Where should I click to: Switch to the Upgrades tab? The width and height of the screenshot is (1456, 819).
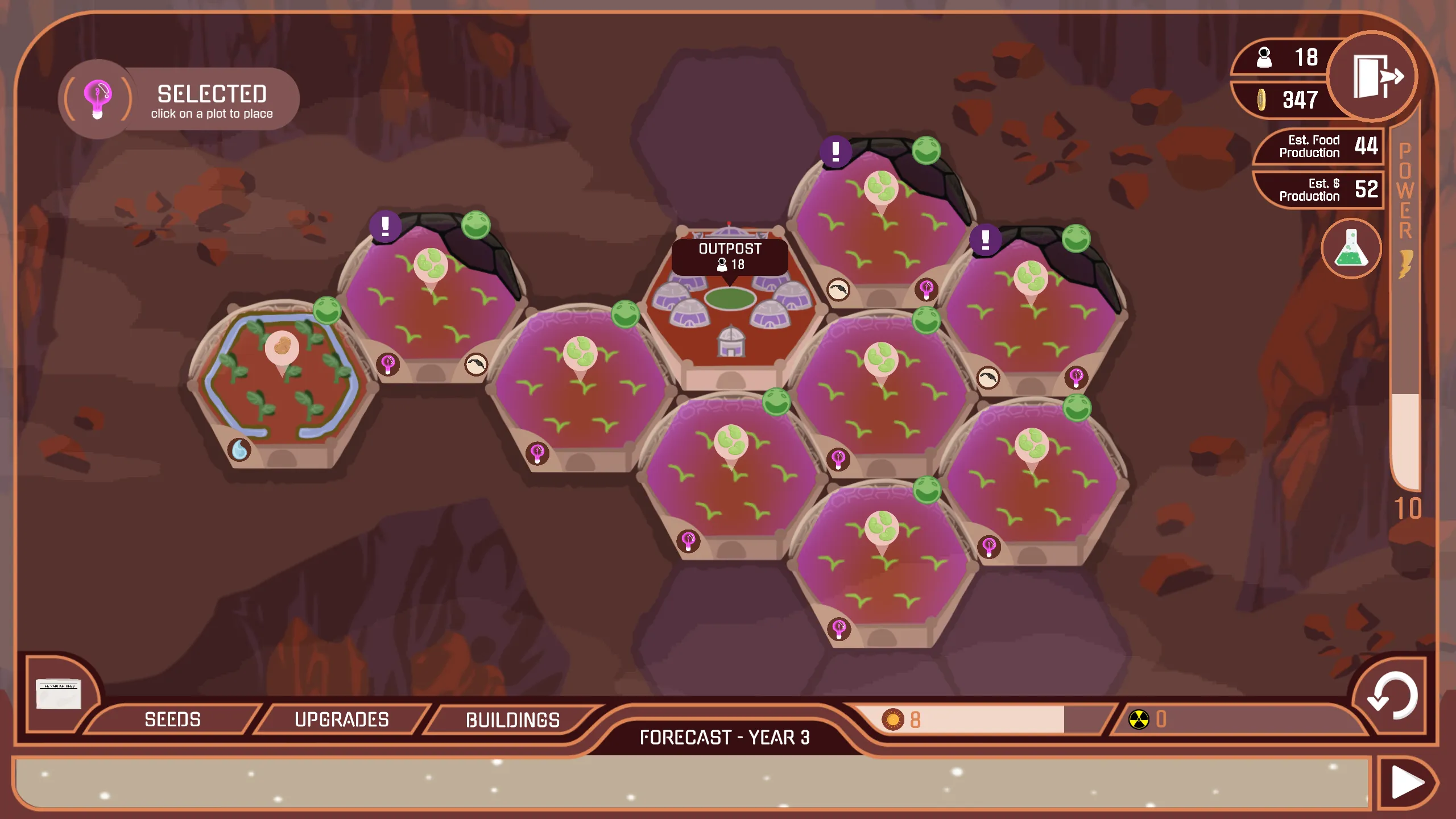point(342,719)
